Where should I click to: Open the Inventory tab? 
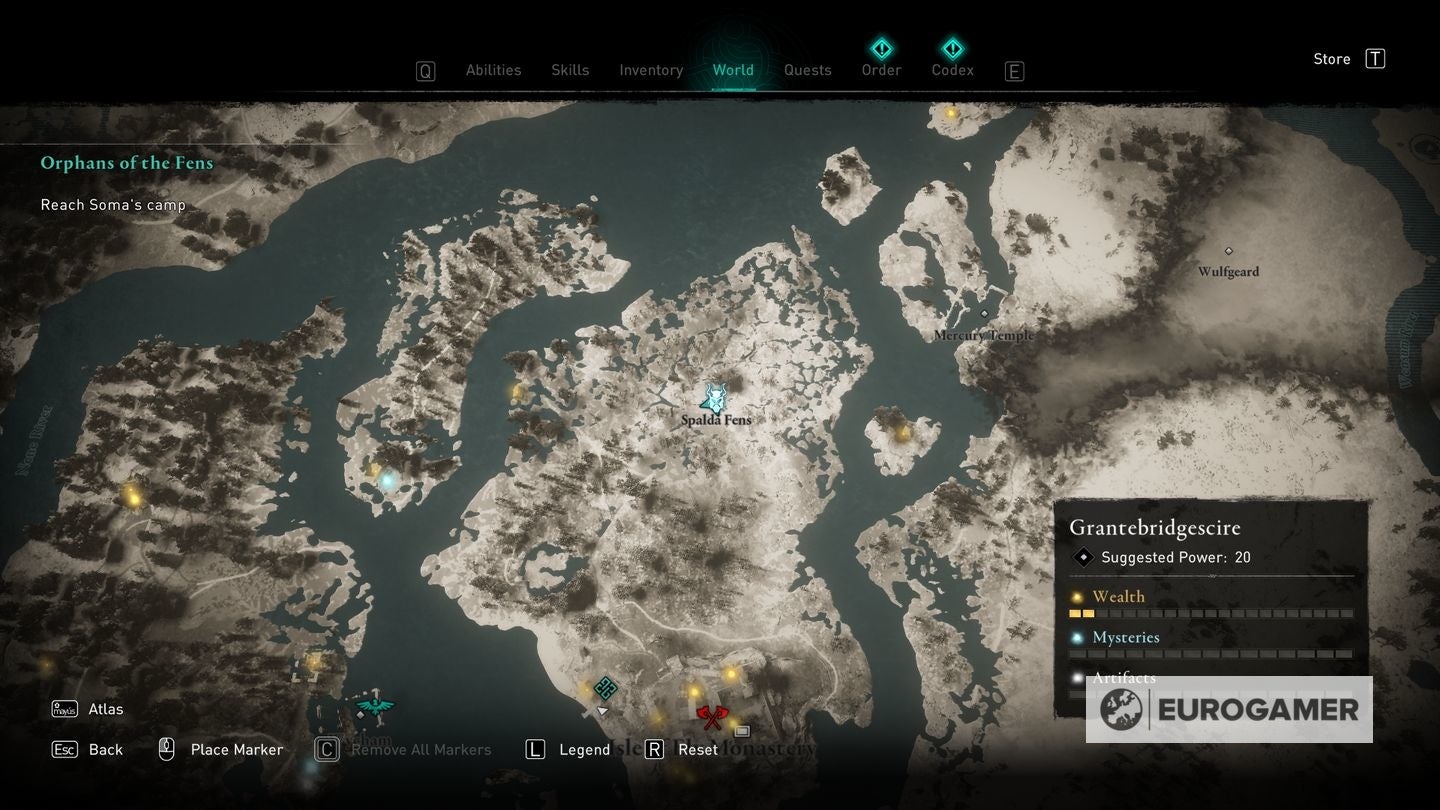(x=651, y=70)
